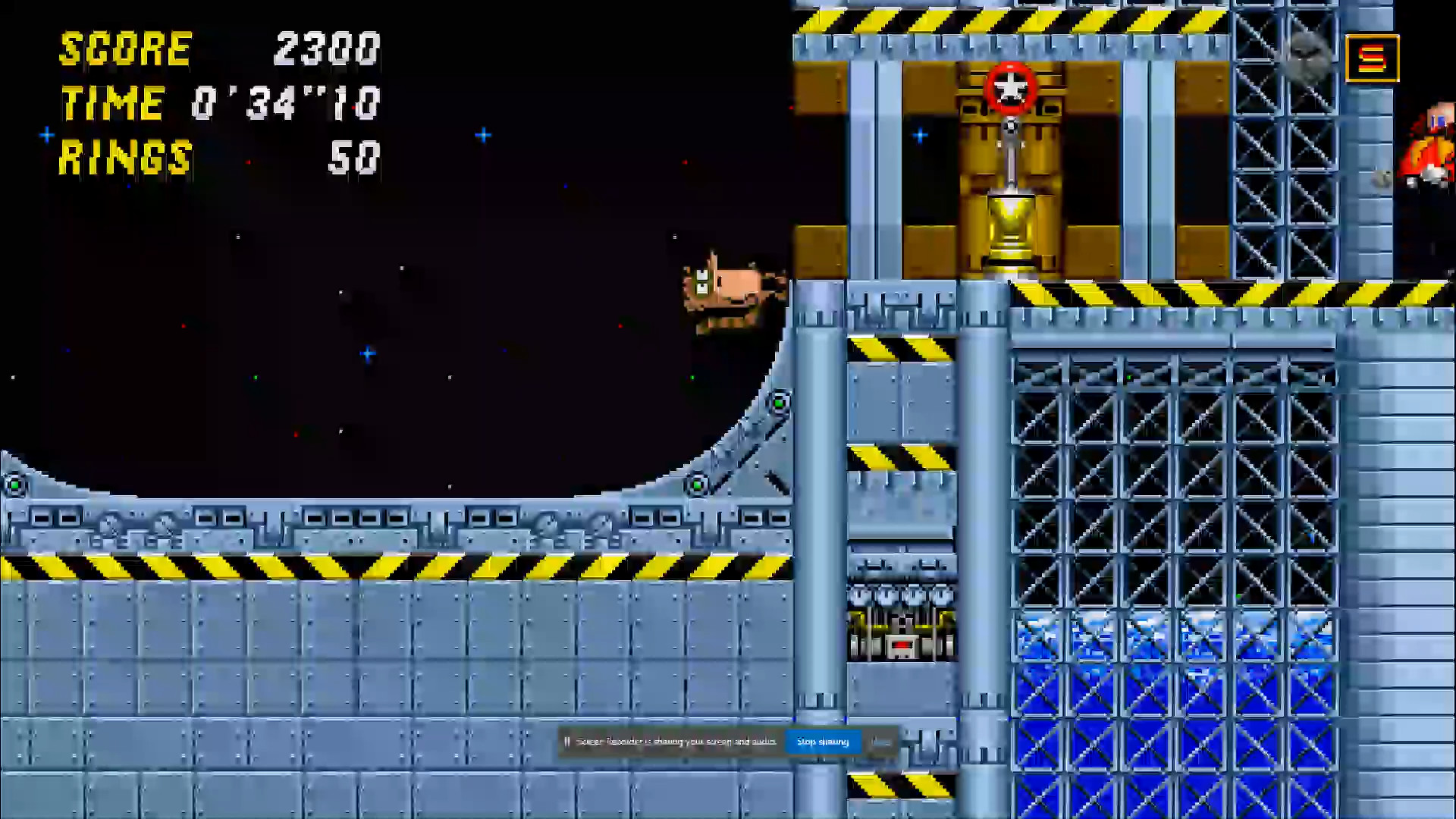Click the Hide link on the notification bar
The height and width of the screenshot is (819, 1456).
(880, 742)
